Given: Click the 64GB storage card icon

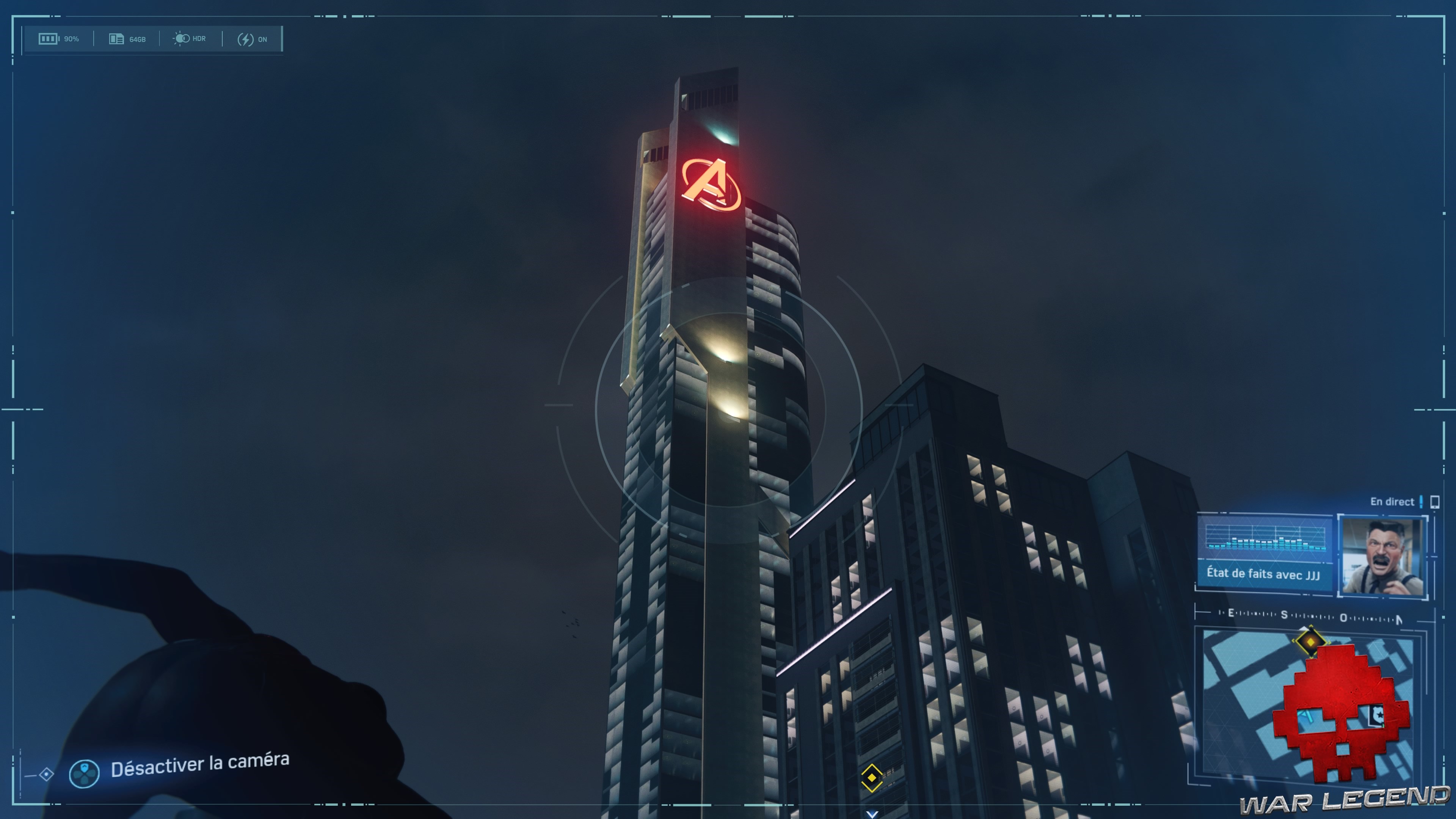Looking at the screenshot, I should pos(116,38).
